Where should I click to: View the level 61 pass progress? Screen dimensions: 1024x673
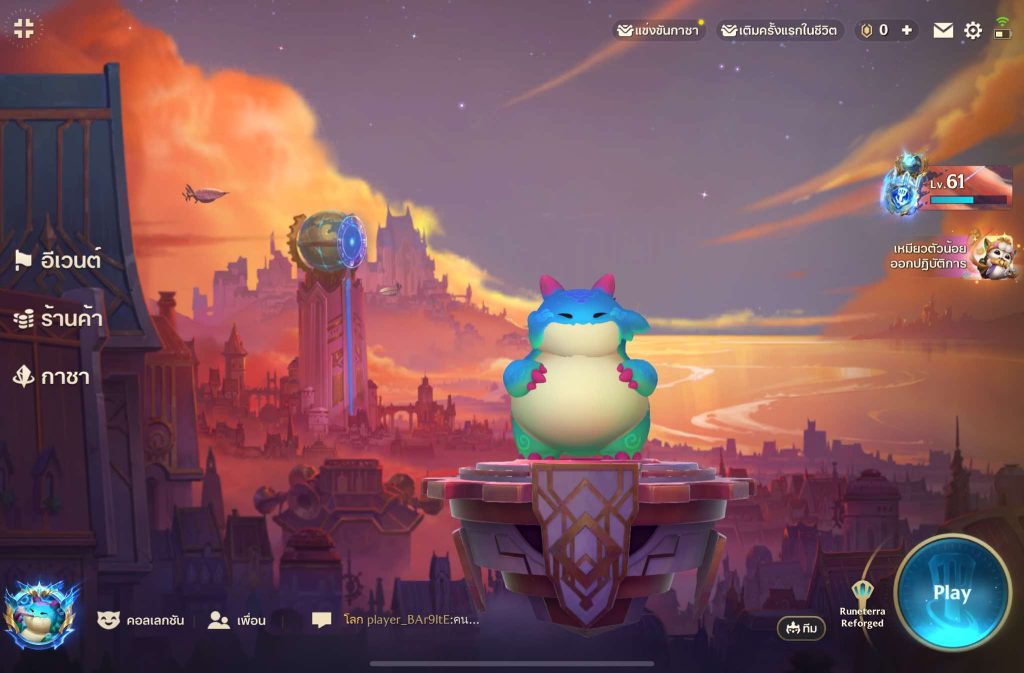[x=948, y=187]
